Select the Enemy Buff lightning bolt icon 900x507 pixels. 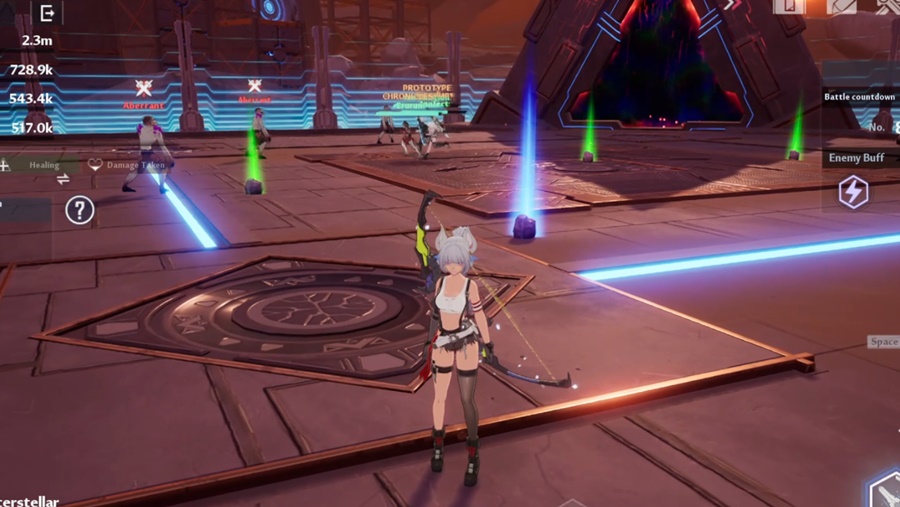853,191
